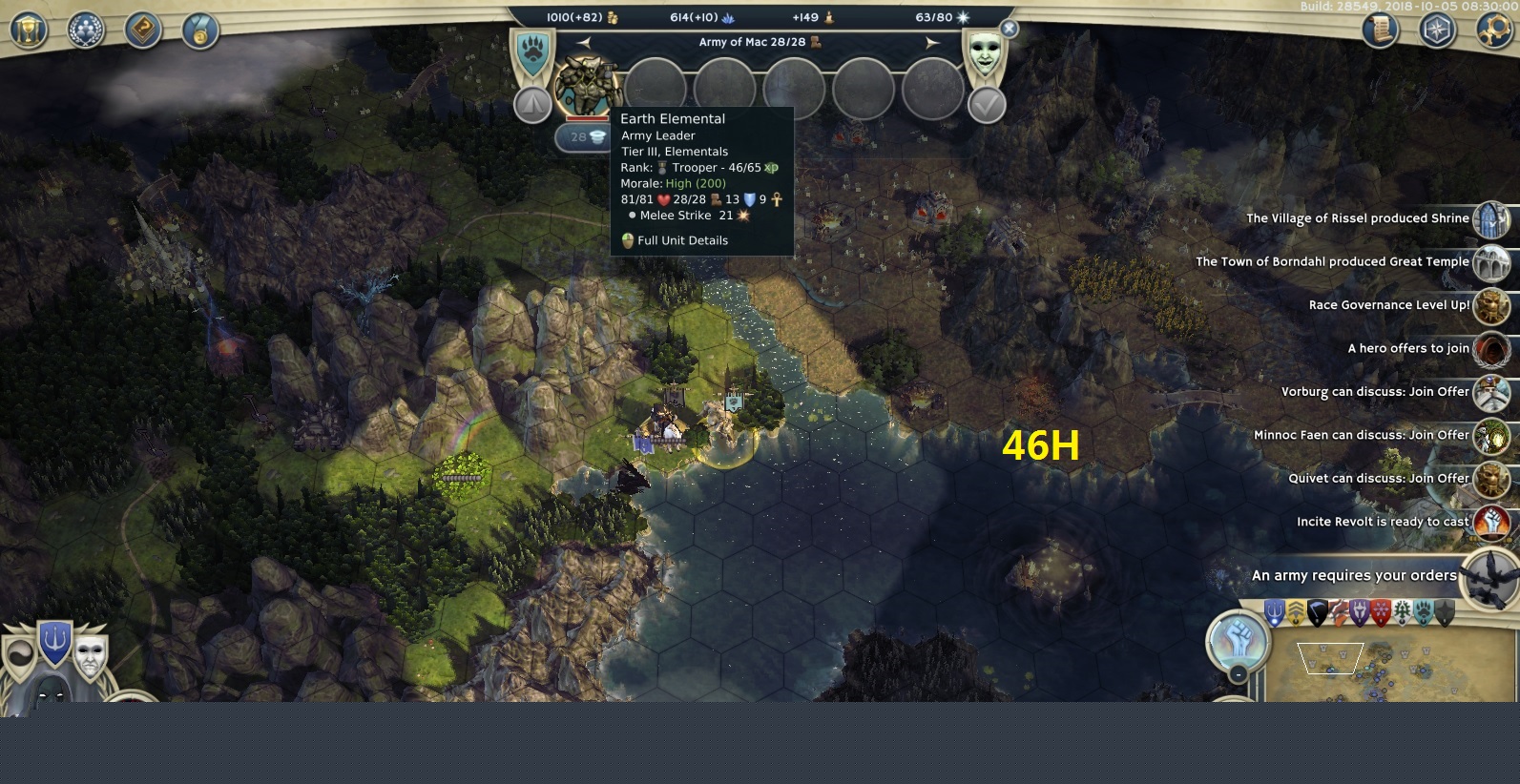Cycle to the next army arrow
This screenshot has width=1520, height=784.
coord(932,42)
